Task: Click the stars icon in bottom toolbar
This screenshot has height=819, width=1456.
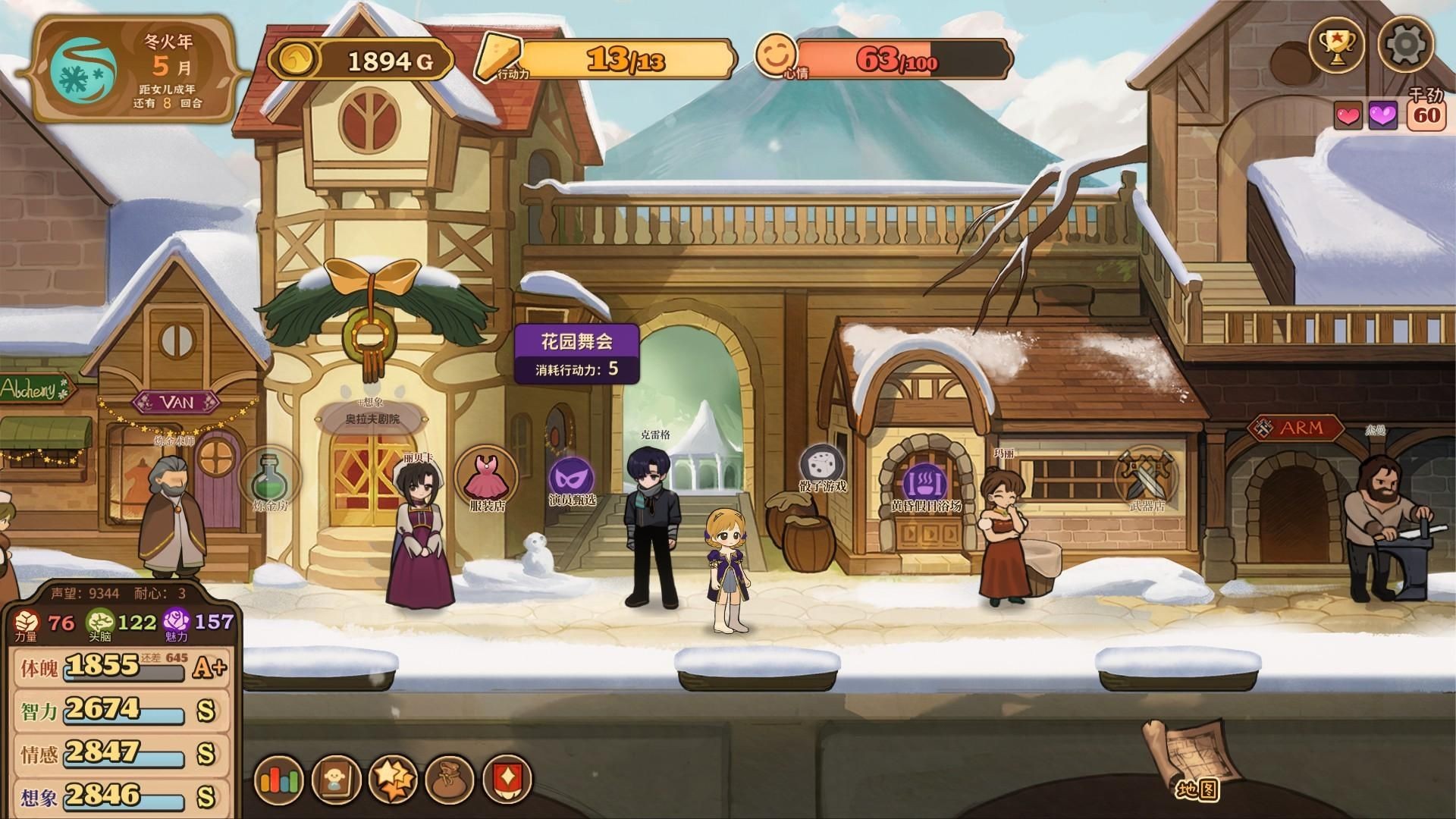Action: [393, 780]
